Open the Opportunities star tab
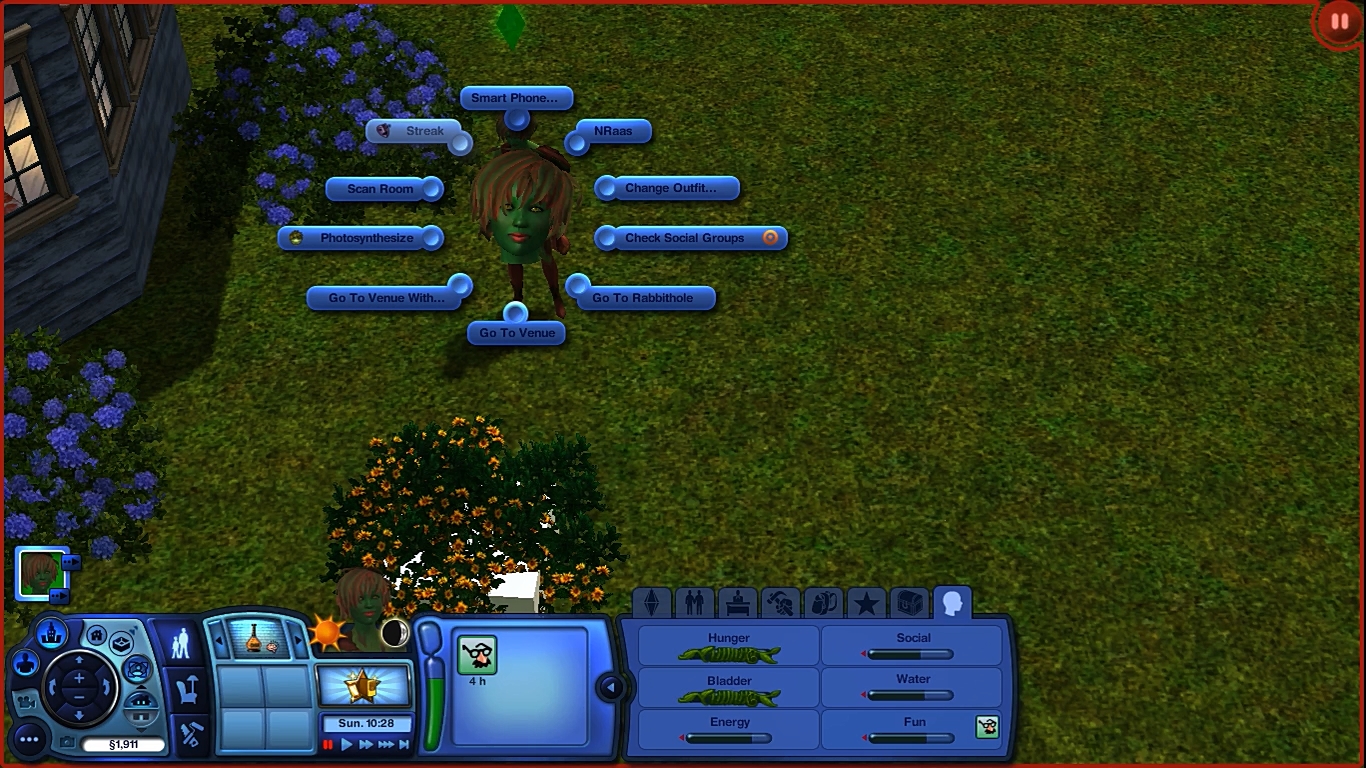Viewport: 1366px width, 768px height. pyautogui.click(x=868, y=603)
